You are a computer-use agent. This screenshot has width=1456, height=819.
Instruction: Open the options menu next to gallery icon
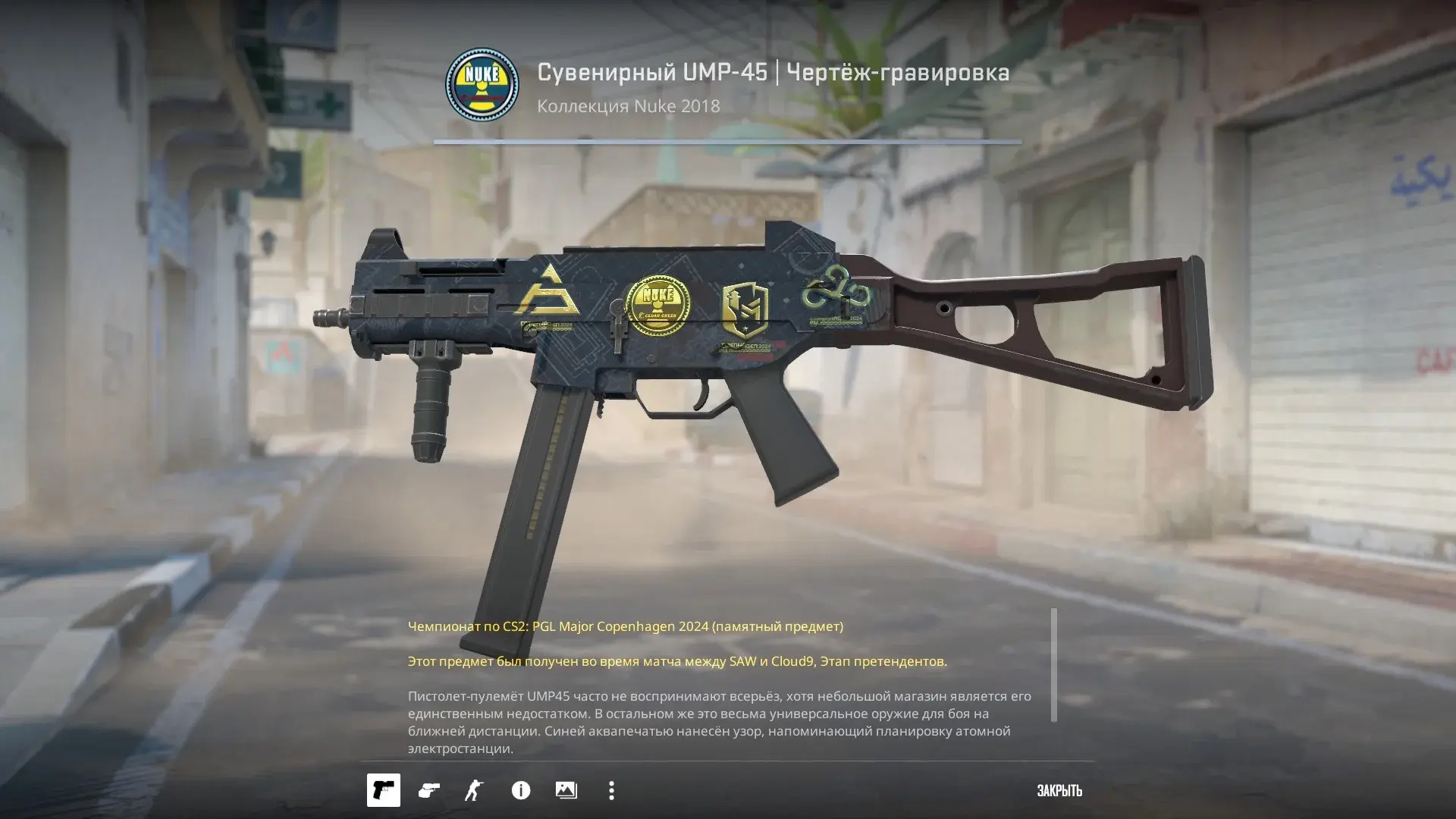611,791
